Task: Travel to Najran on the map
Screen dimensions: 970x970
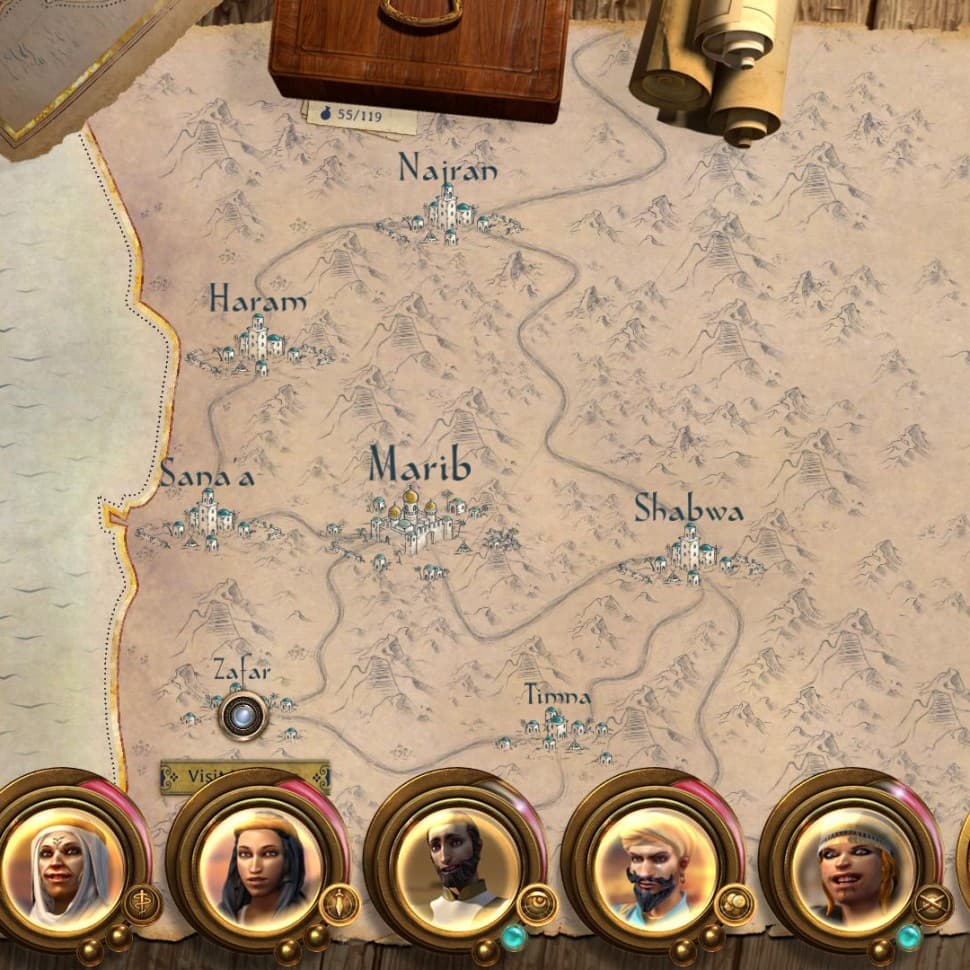Action: click(448, 217)
